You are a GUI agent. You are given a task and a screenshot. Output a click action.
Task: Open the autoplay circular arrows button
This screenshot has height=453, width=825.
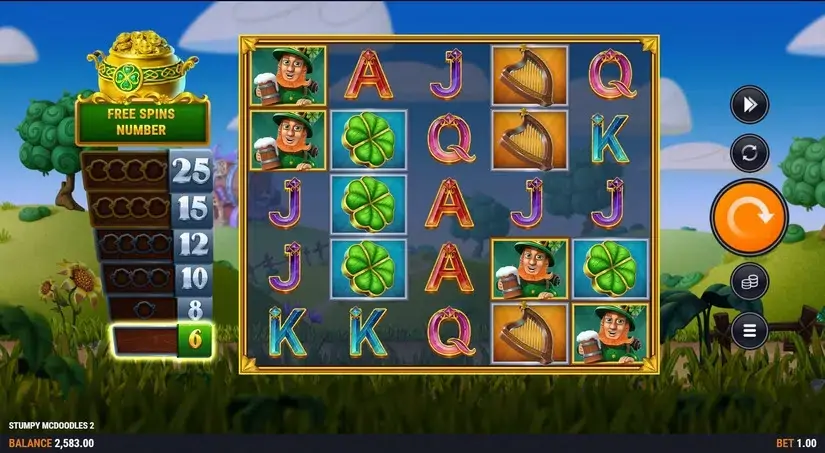coord(748,153)
